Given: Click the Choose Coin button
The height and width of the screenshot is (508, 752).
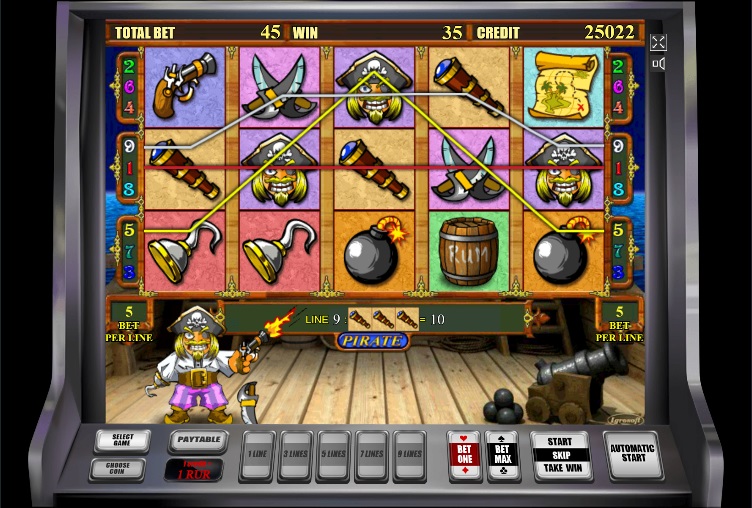Looking at the screenshot, I should pos(116,468).
